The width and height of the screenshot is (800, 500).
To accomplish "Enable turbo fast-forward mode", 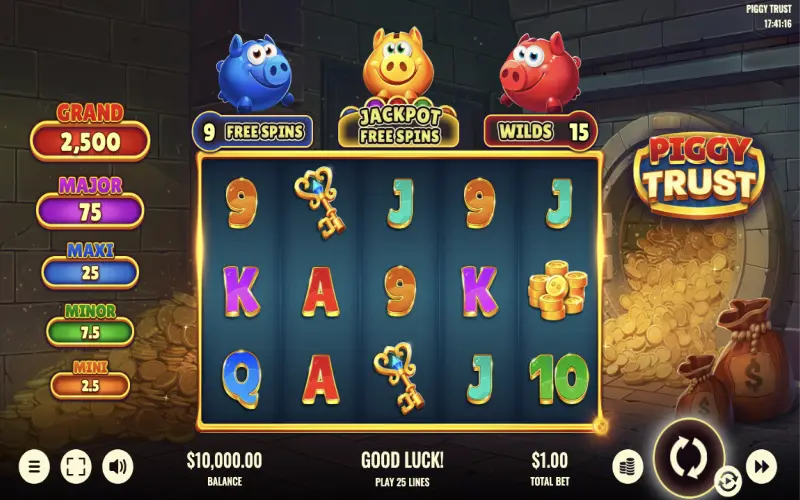I will [762, 465].
